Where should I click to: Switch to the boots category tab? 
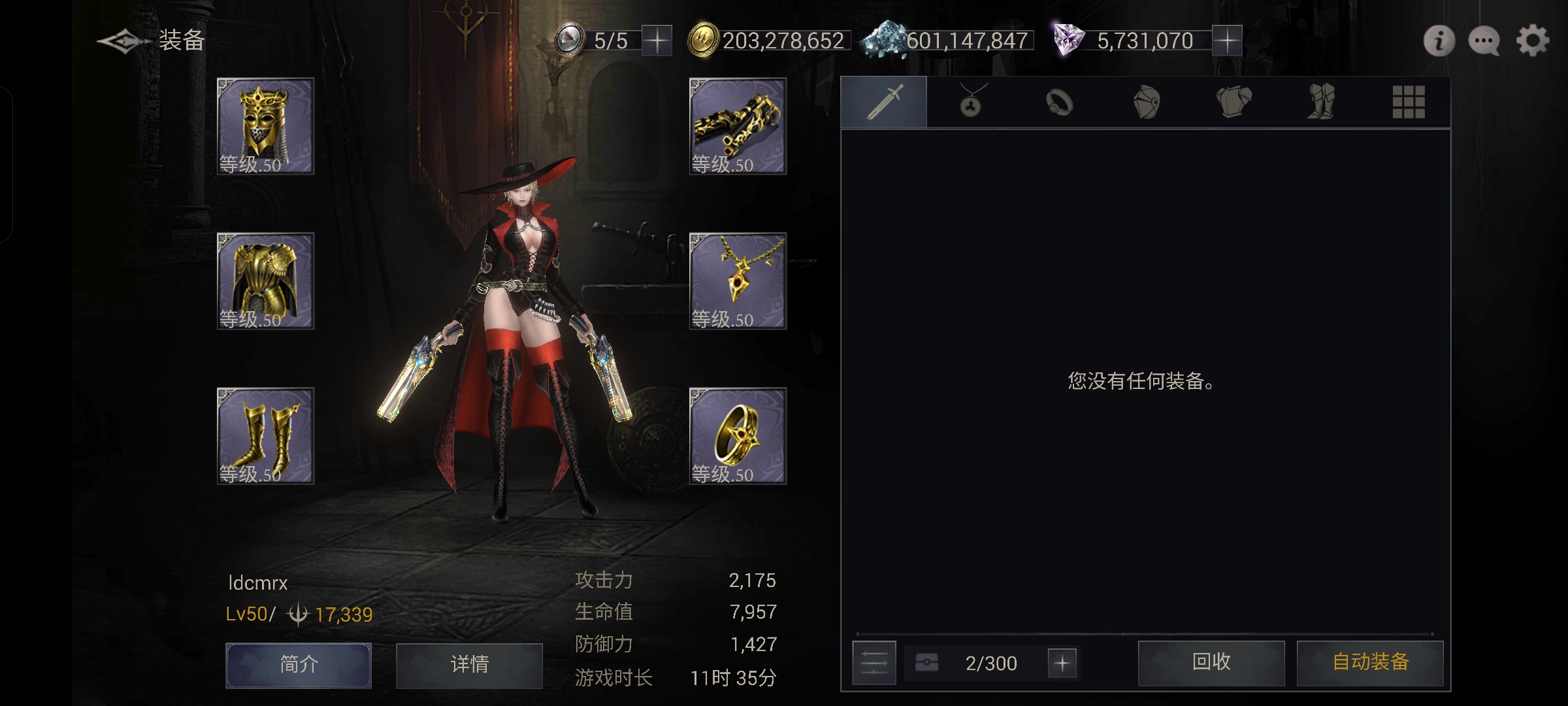(x=1321, y=102)
